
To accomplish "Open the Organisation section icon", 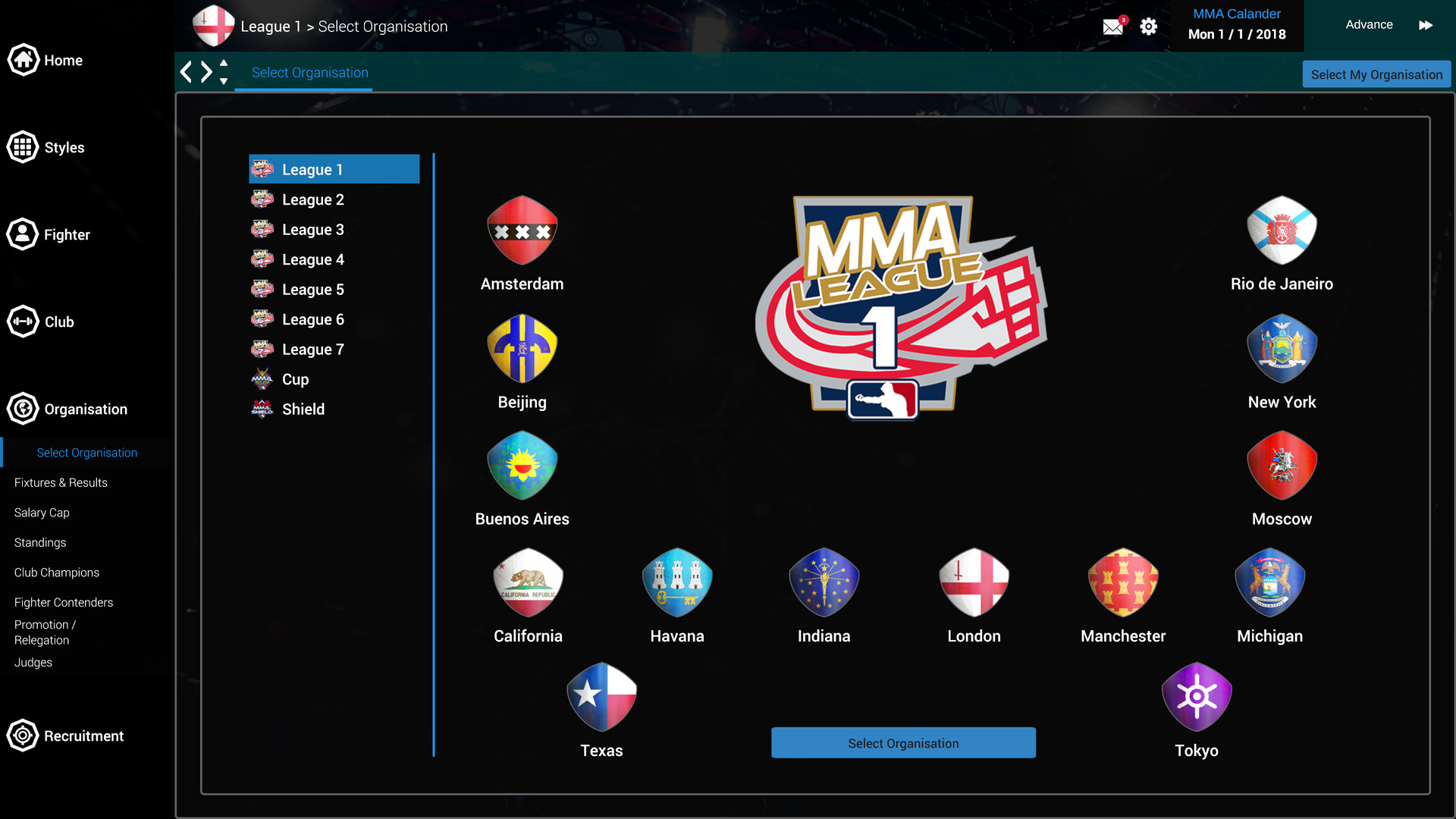I will [x=23, y=409].
